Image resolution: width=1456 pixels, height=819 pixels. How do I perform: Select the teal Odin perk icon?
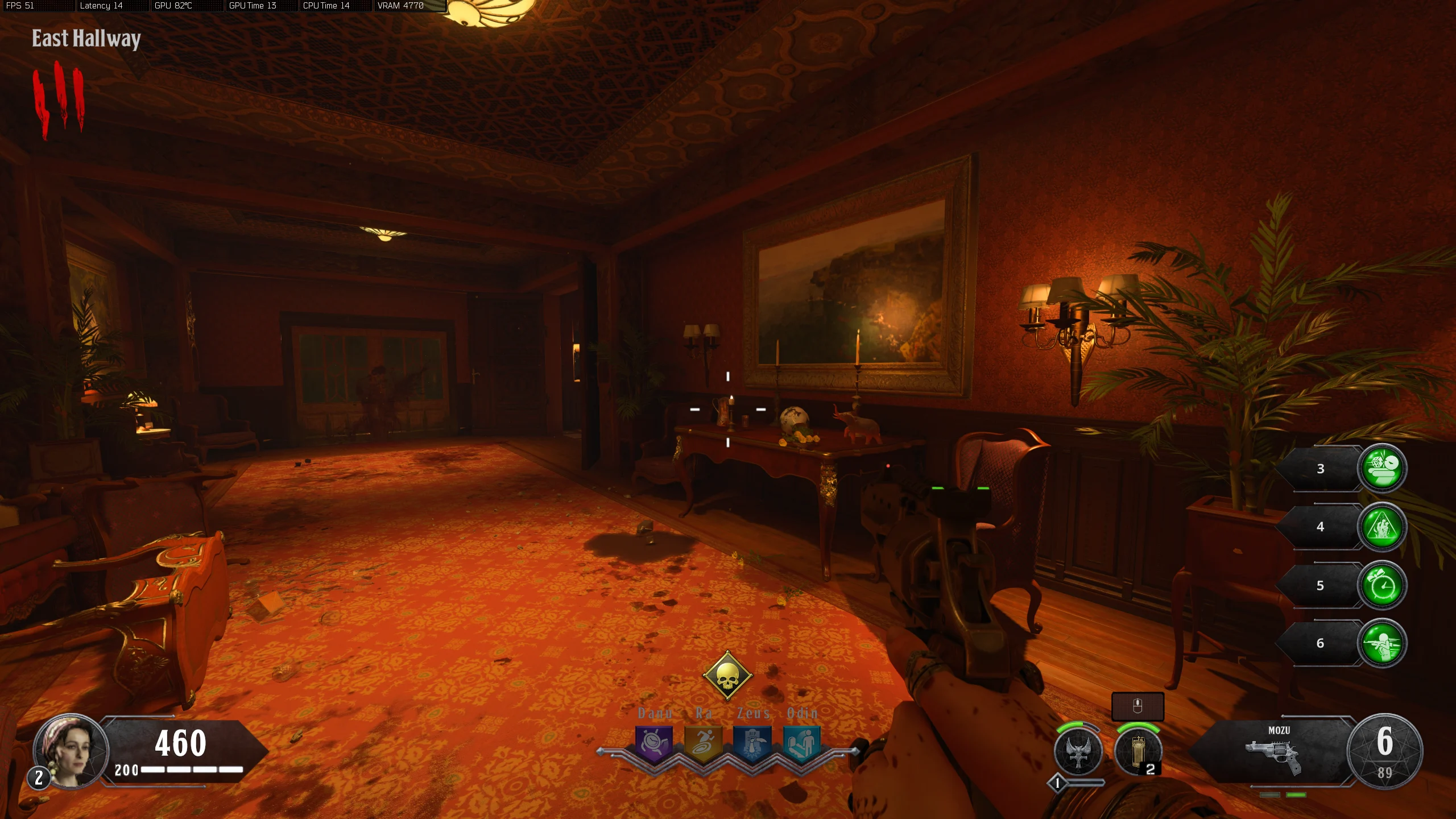pos(801,743)
